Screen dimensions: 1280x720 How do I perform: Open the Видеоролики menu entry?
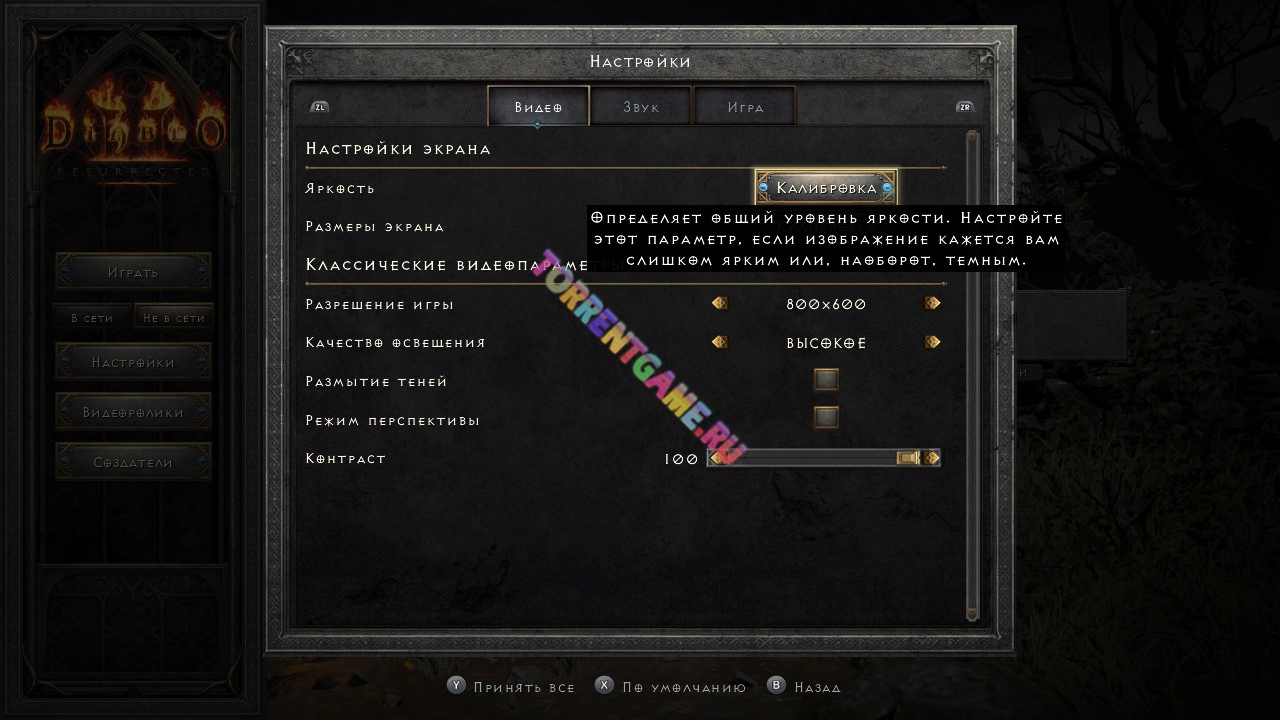click(x=133, y=412)
